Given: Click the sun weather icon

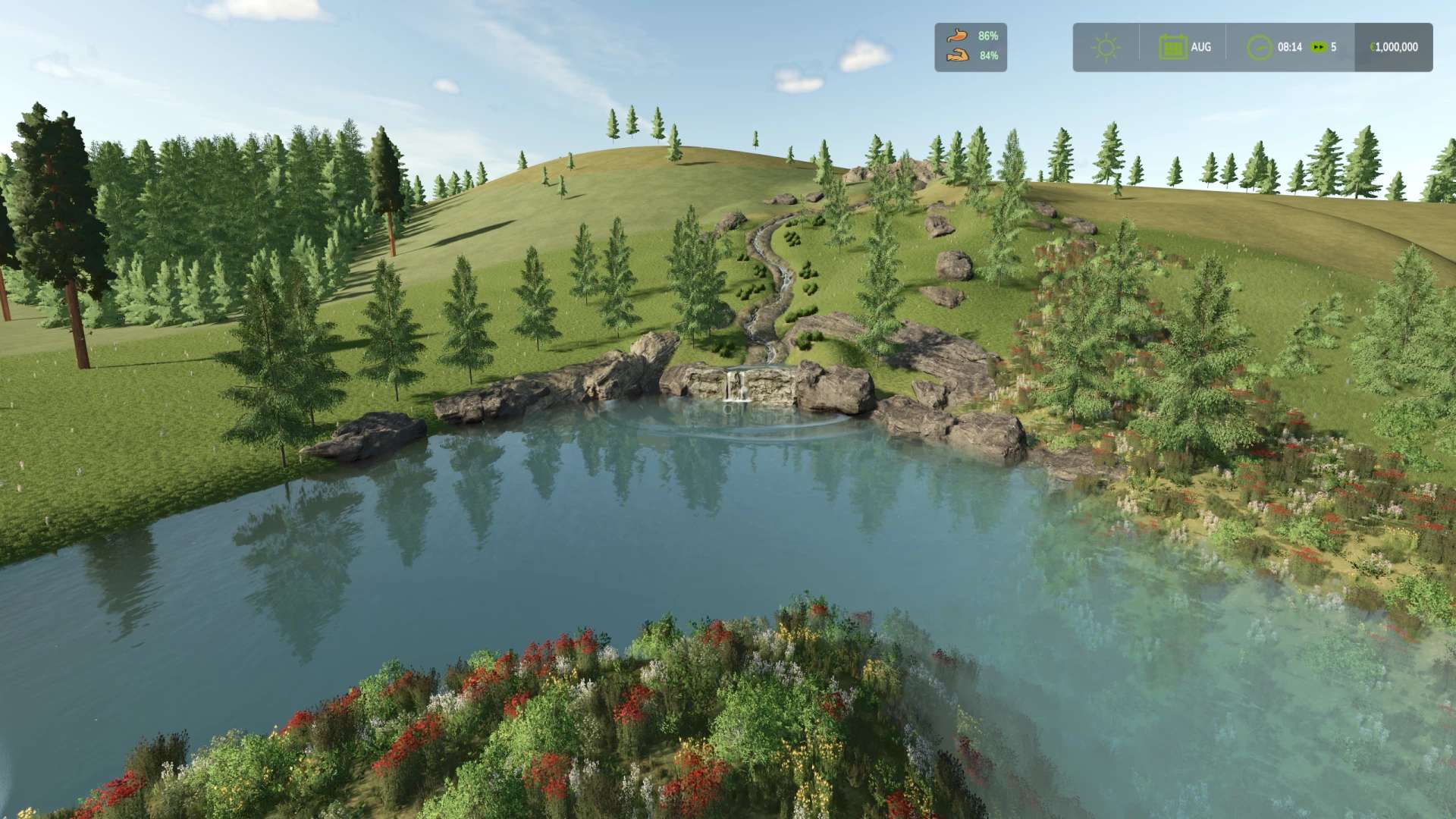Looking at the screenshot, I should point(1106,47).
